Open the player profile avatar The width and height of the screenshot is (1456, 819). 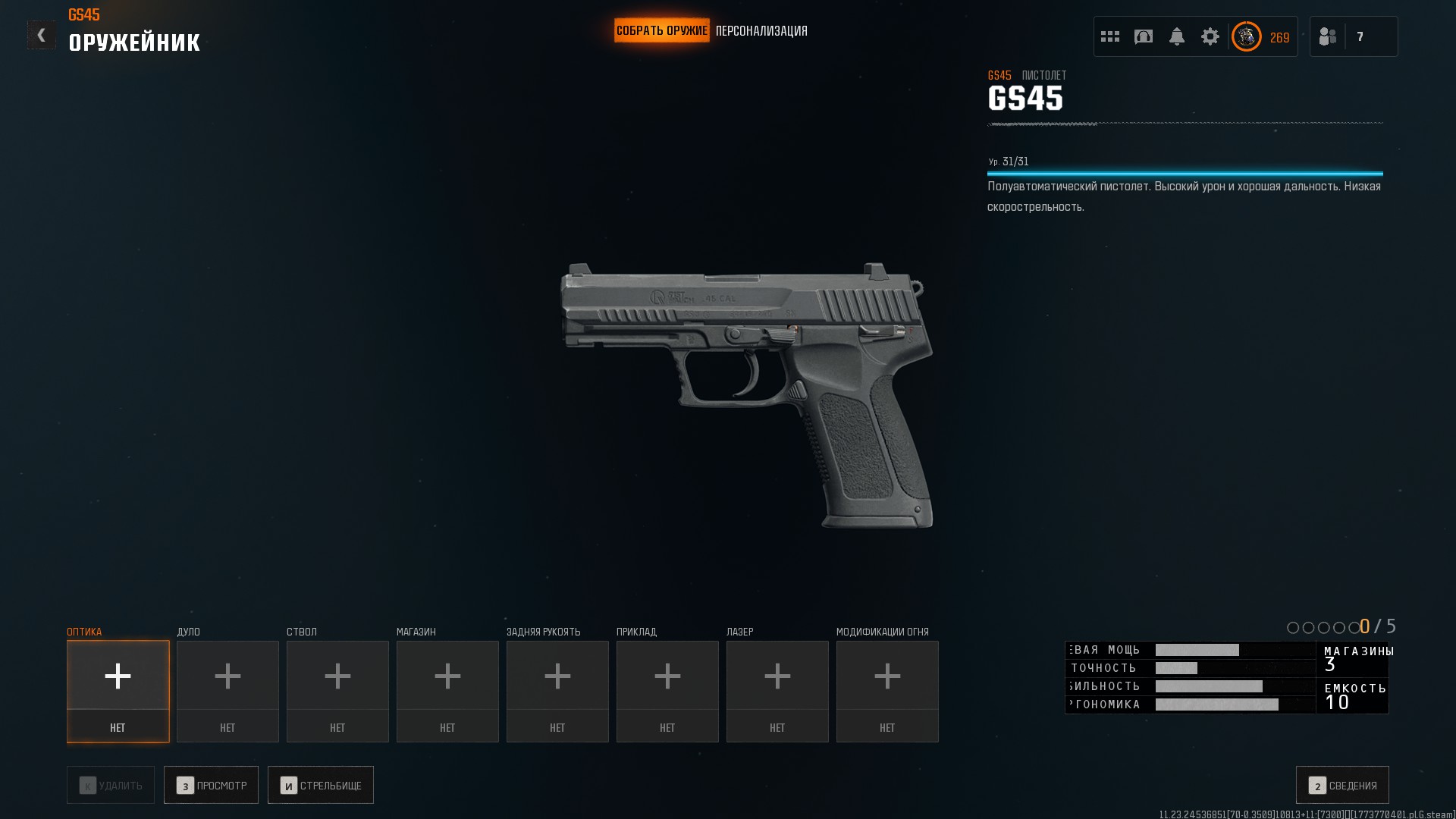pos(1247,36)
